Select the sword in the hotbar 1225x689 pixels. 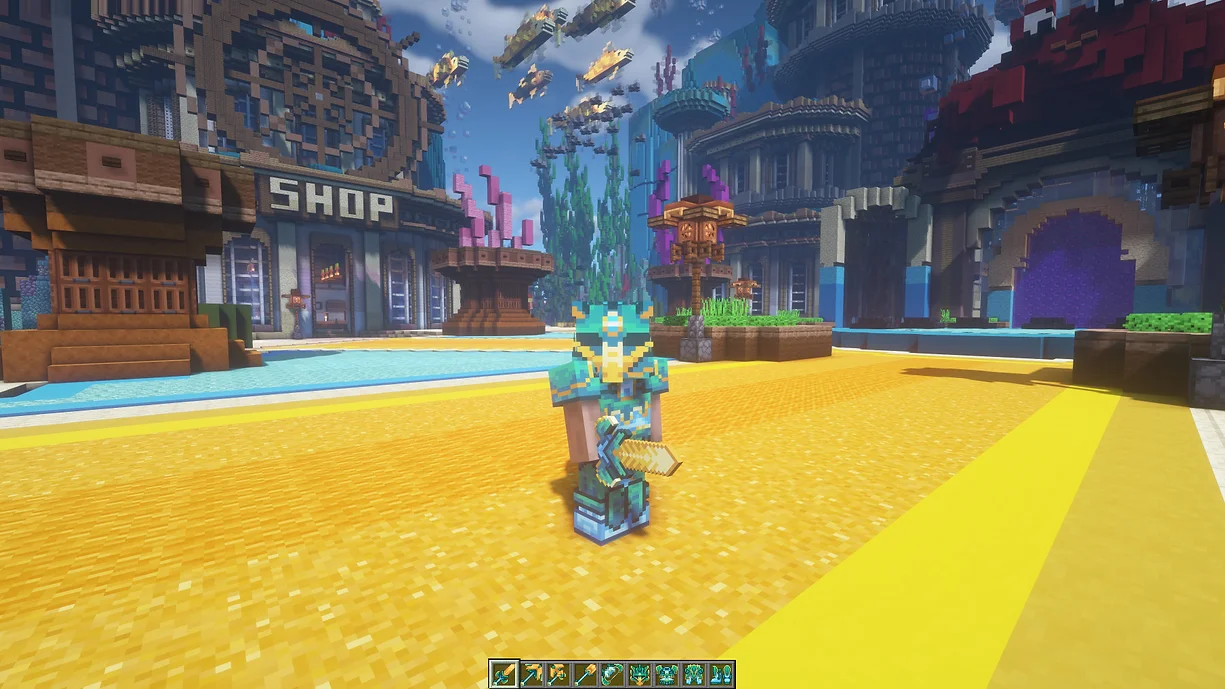503,674
